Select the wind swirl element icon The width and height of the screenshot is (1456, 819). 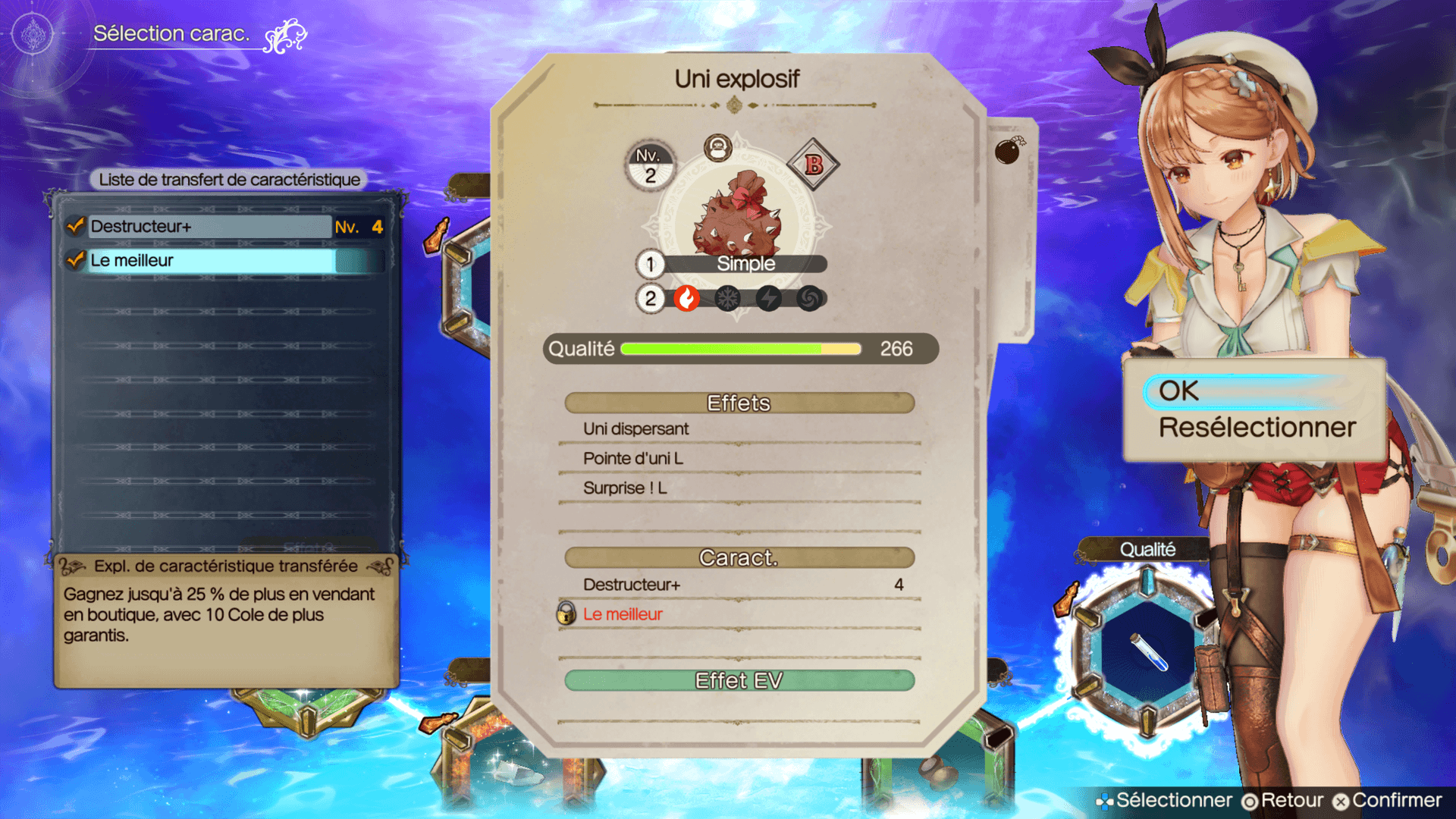(810, 299)
